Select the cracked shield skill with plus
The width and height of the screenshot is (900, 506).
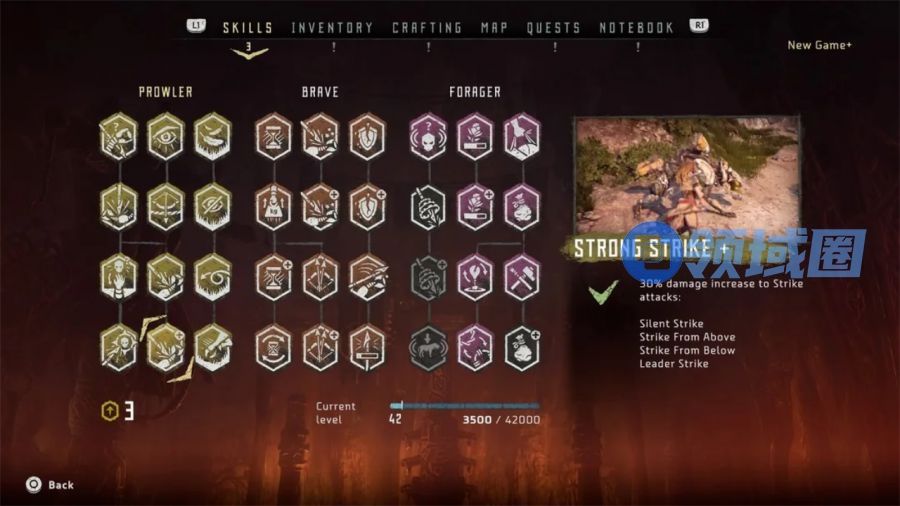click(367, 207)
